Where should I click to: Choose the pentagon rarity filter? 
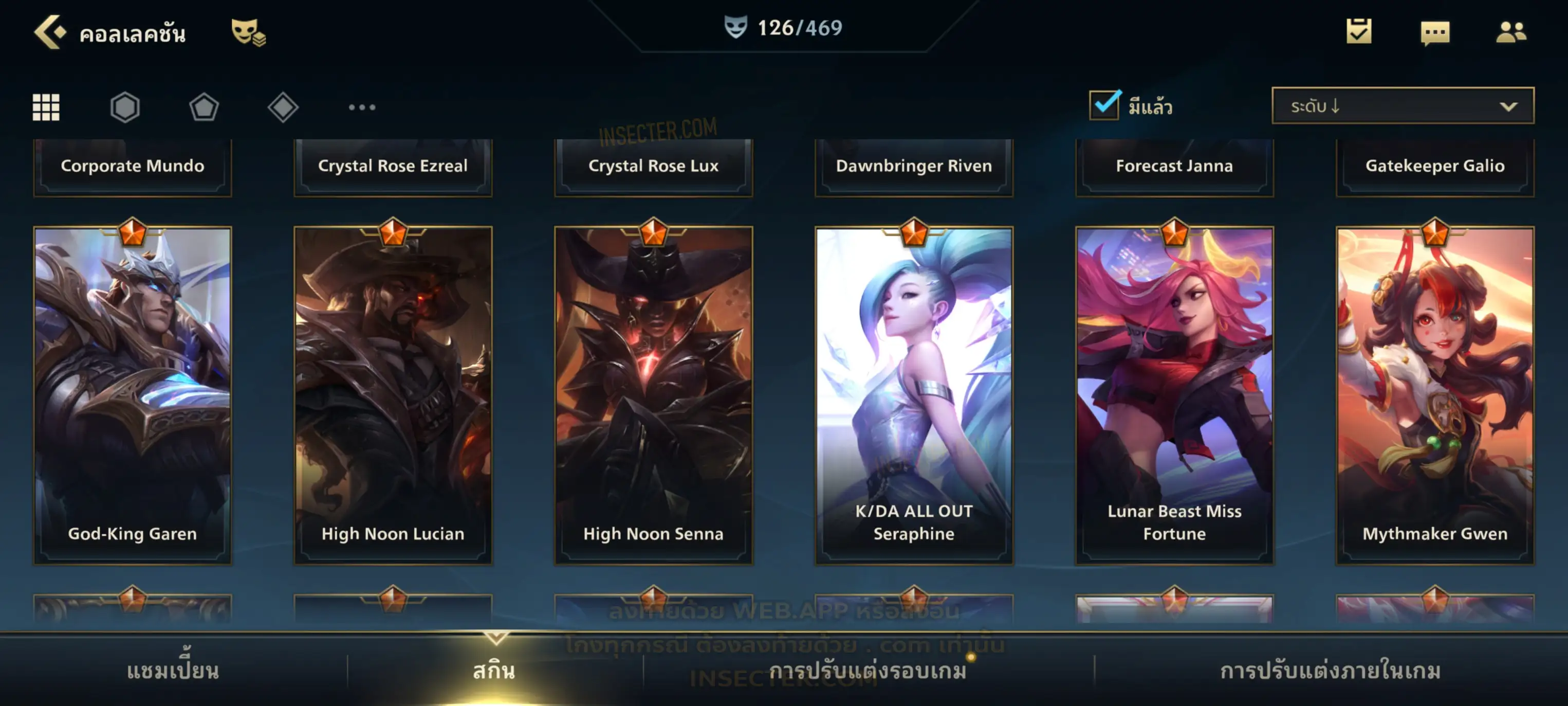tap(204, 107)
